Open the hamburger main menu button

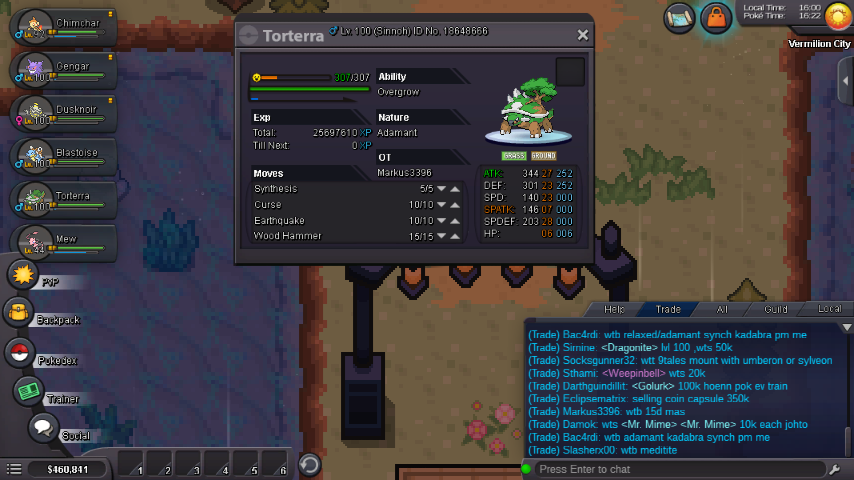tap(14, 469)
